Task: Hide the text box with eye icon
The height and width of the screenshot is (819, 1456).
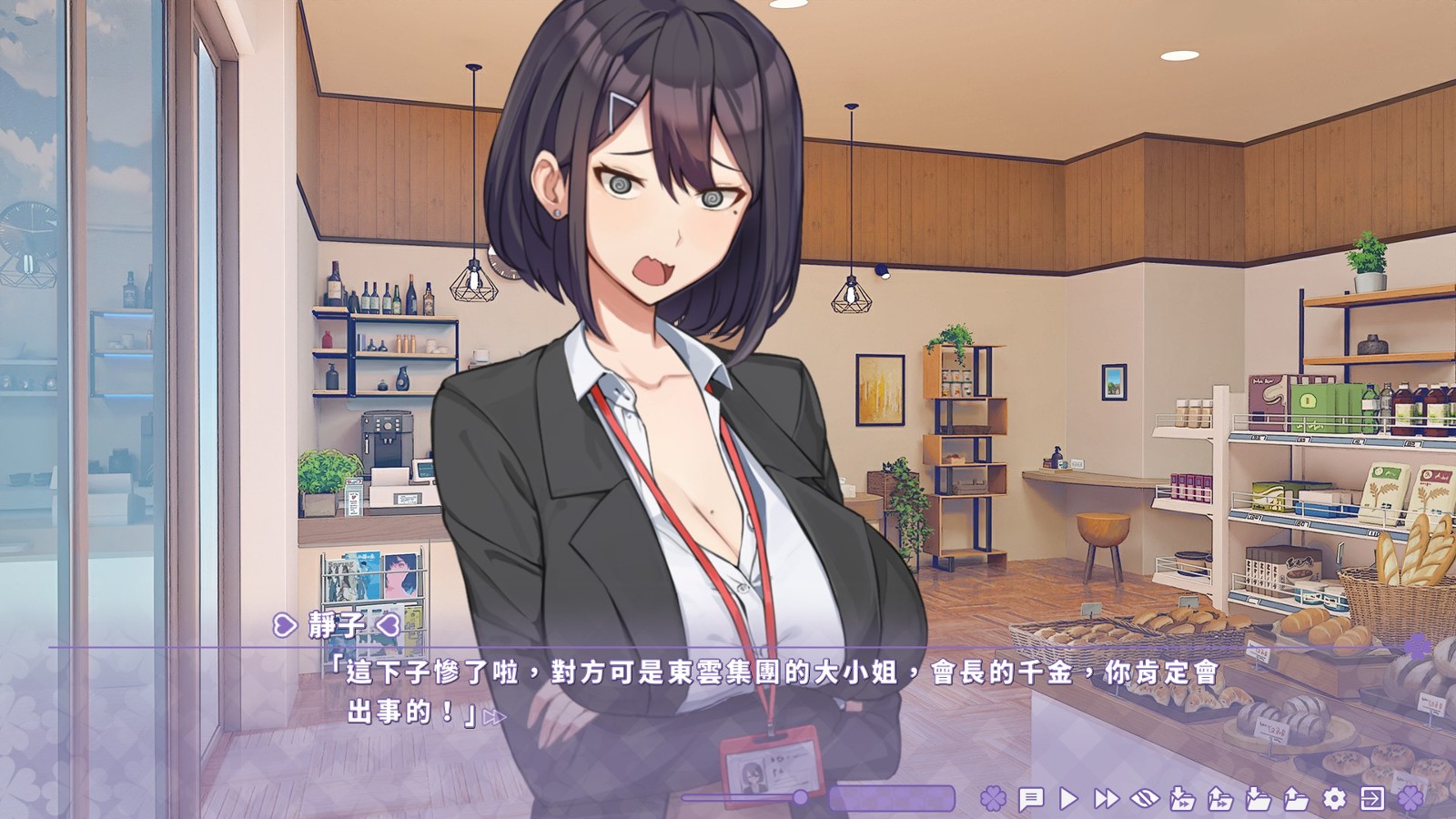Action: pyautogui.click(x=1145, y=799)
